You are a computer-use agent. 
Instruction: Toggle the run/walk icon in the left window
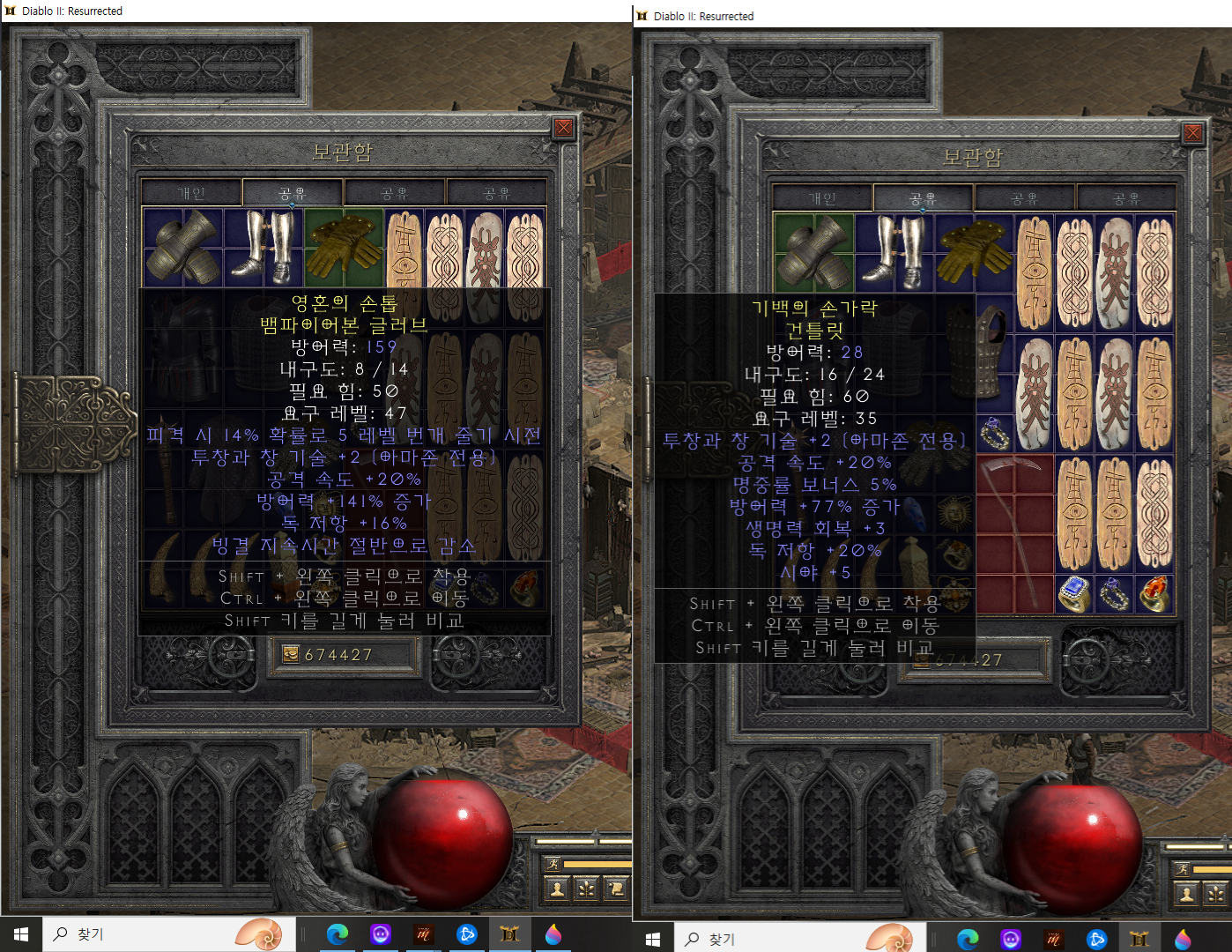pos(552,864)
